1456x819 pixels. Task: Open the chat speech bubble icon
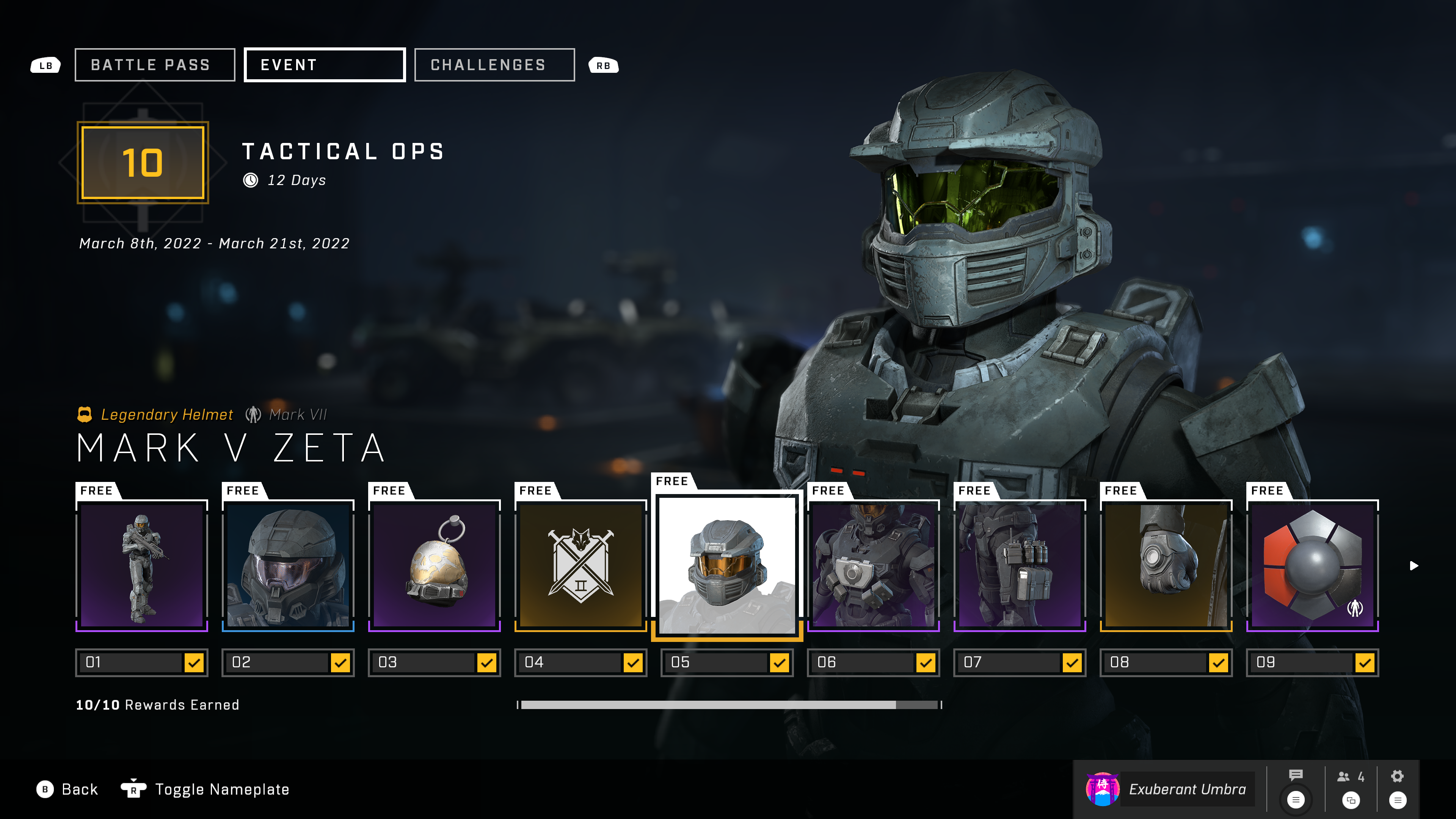(1296, 775)
